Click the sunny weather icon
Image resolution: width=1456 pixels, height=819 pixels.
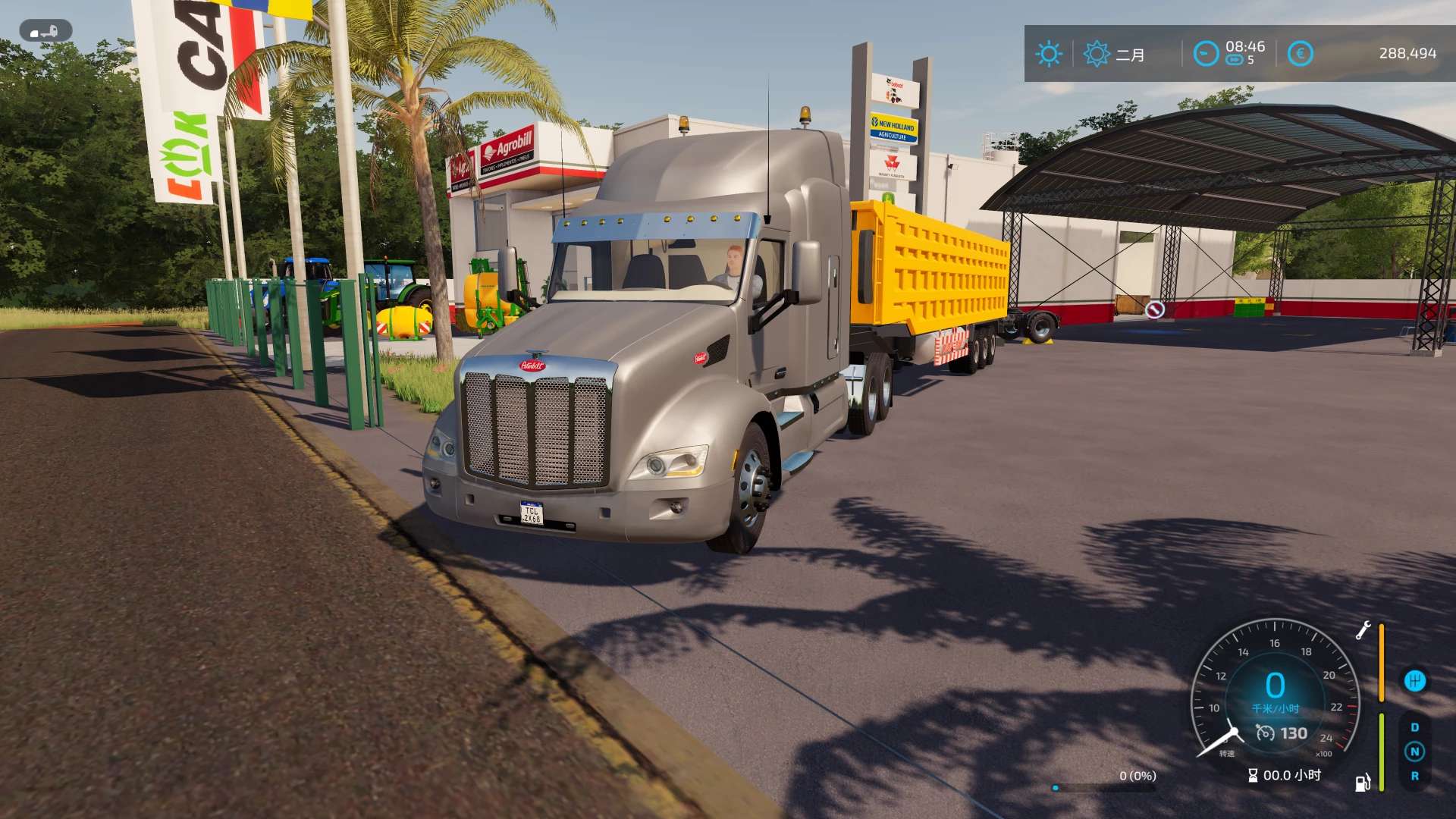coord(1049,54)
